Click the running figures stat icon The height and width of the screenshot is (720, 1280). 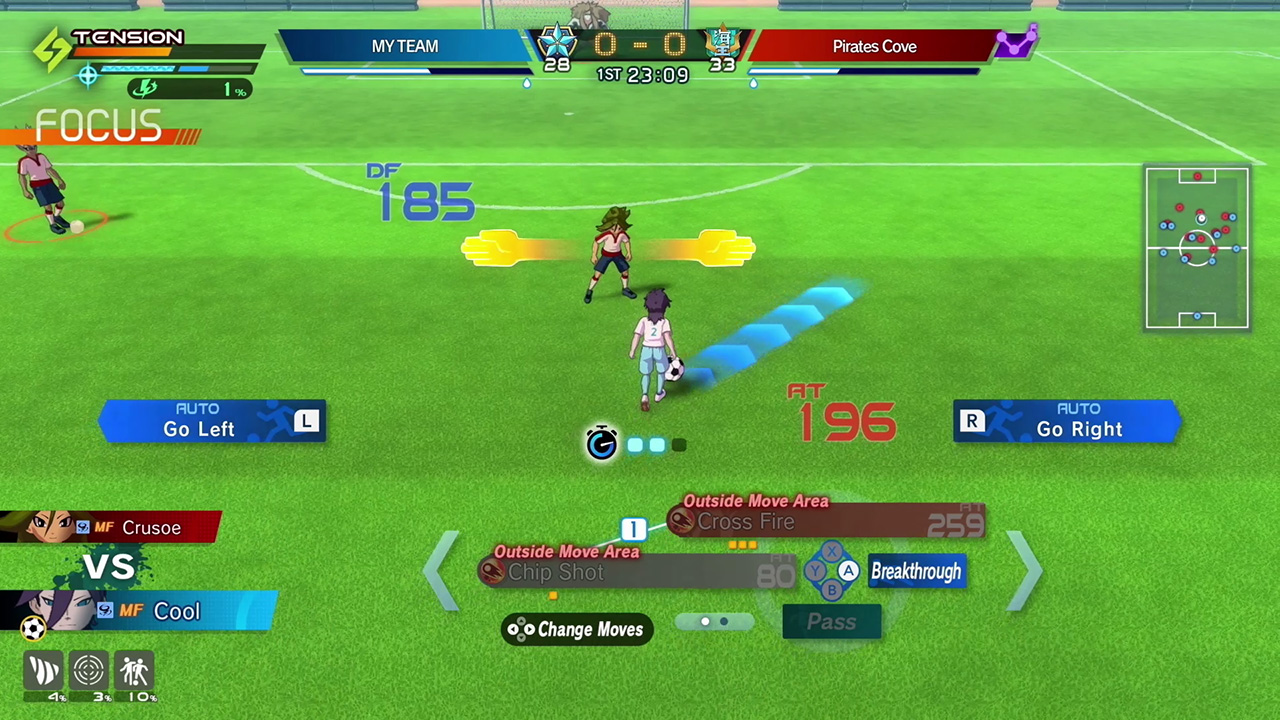point(134,671)
